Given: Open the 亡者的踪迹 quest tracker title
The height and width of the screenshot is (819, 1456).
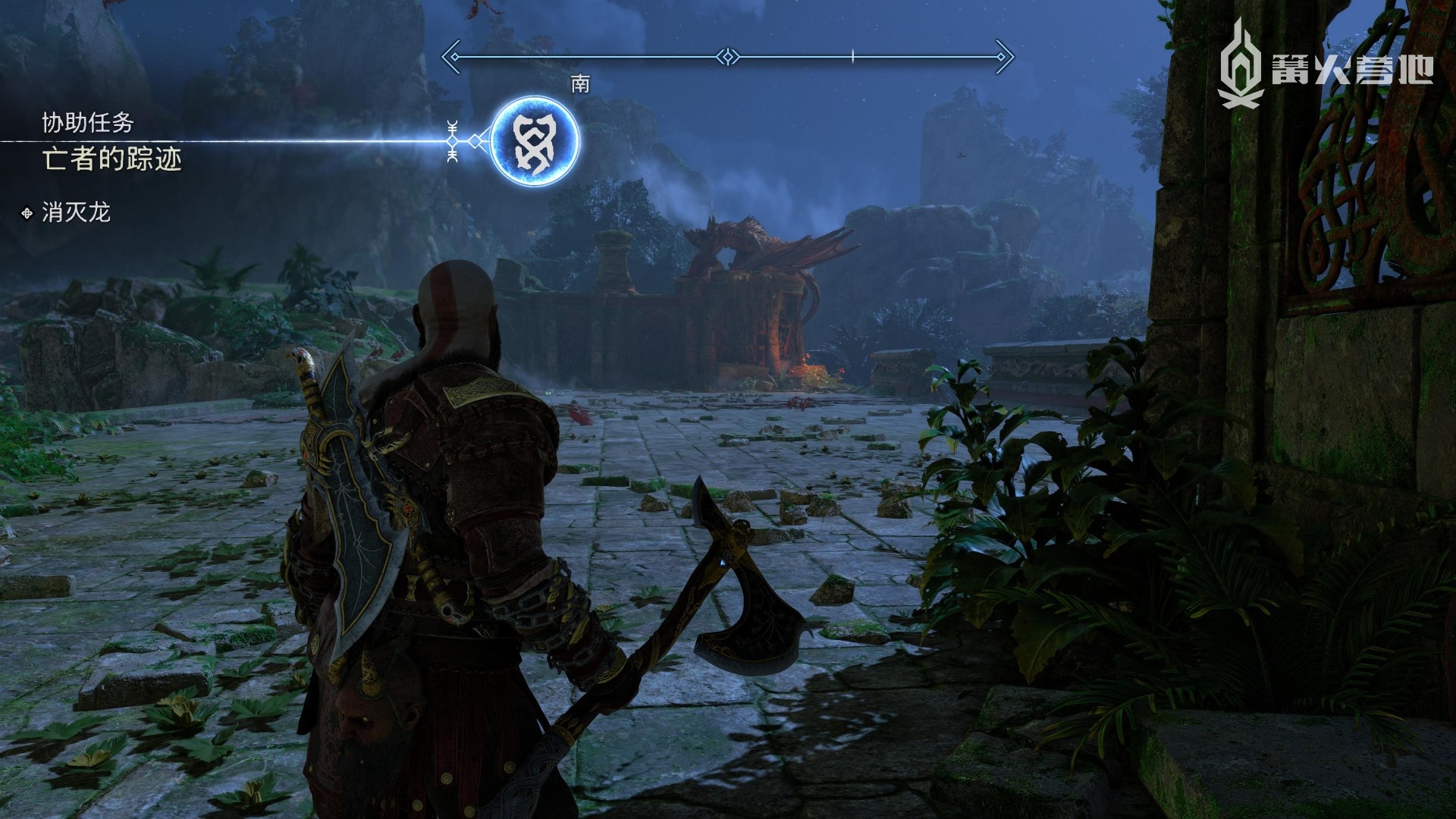Looking at the screenshot, I should coord(112,160).
